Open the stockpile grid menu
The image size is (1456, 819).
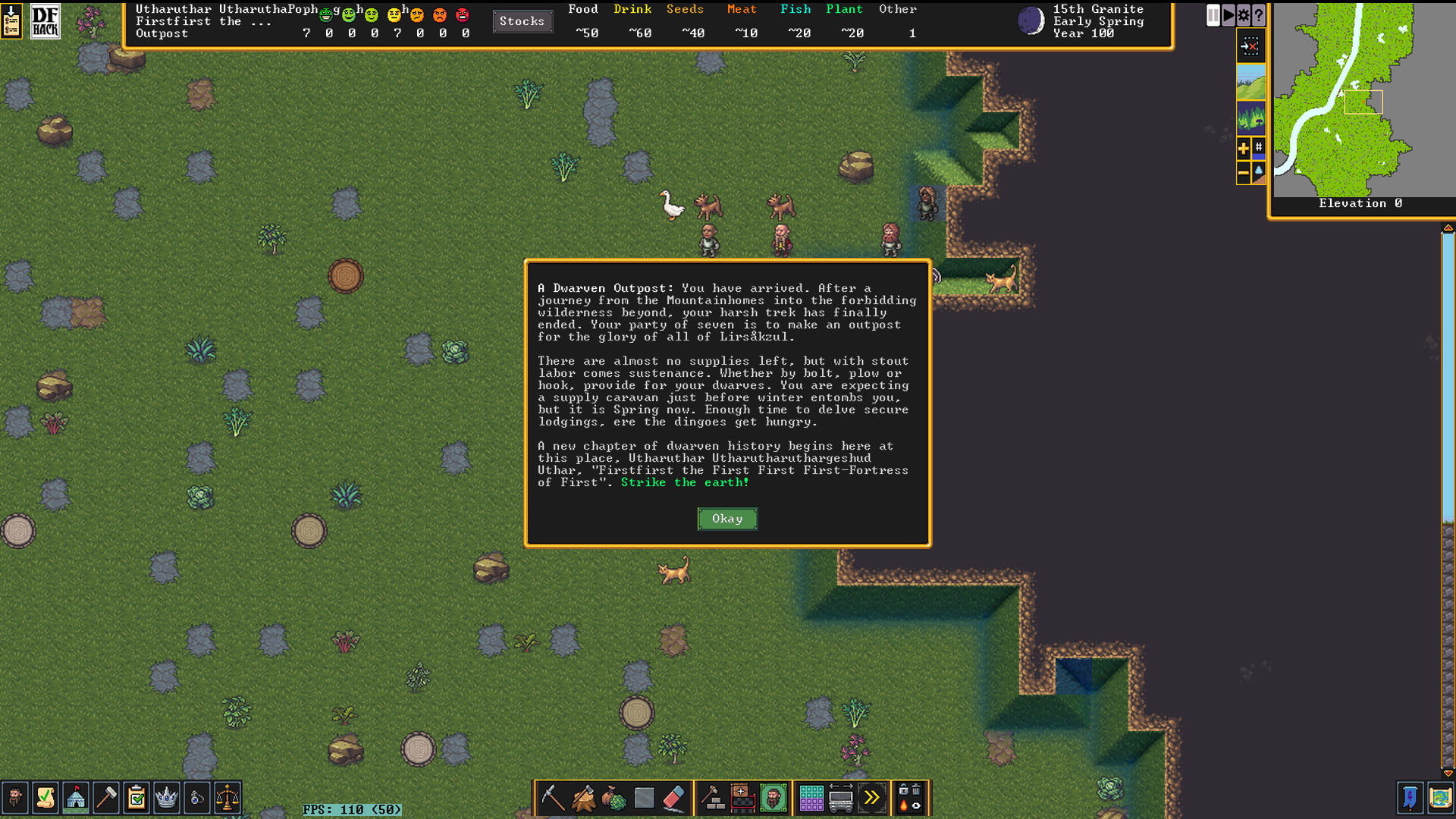(811, 798)
